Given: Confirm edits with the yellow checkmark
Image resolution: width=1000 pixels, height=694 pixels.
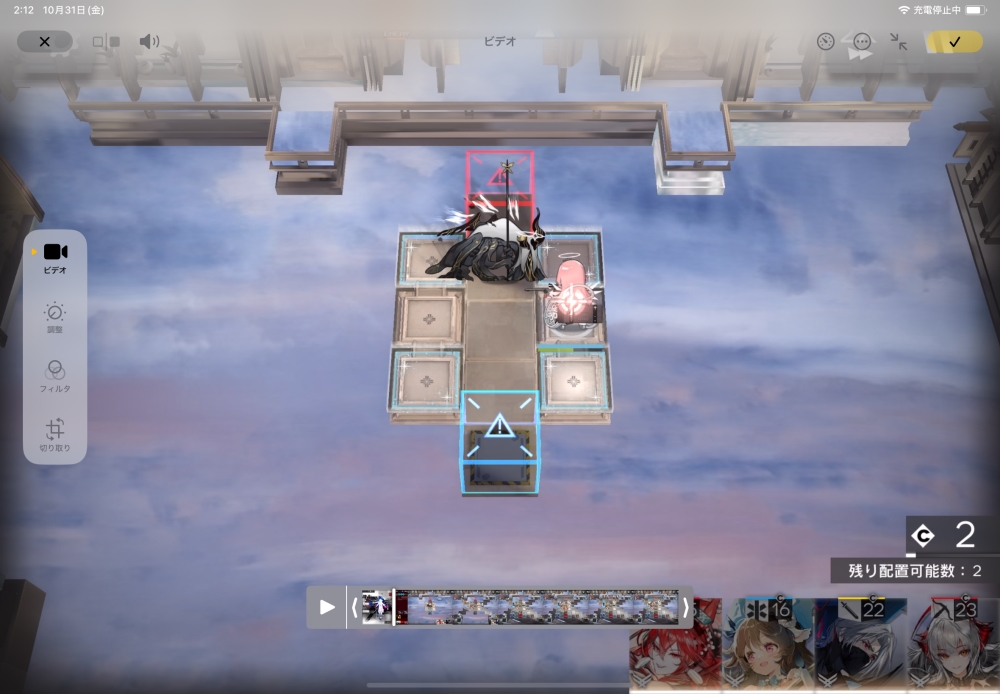Looking at the screenshot, I should 954,42.
